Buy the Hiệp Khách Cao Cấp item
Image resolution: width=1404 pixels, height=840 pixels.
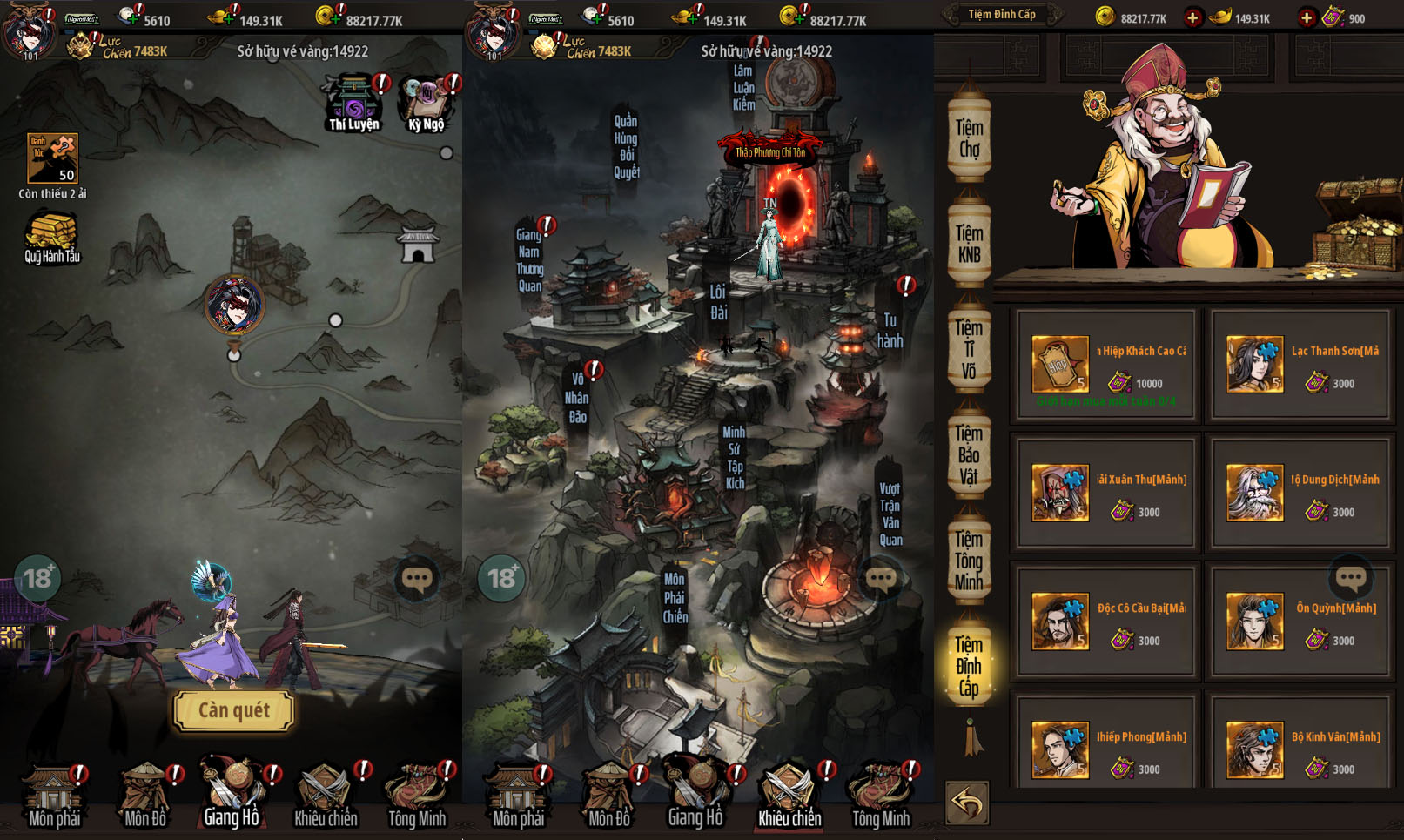click(1105, 366)
